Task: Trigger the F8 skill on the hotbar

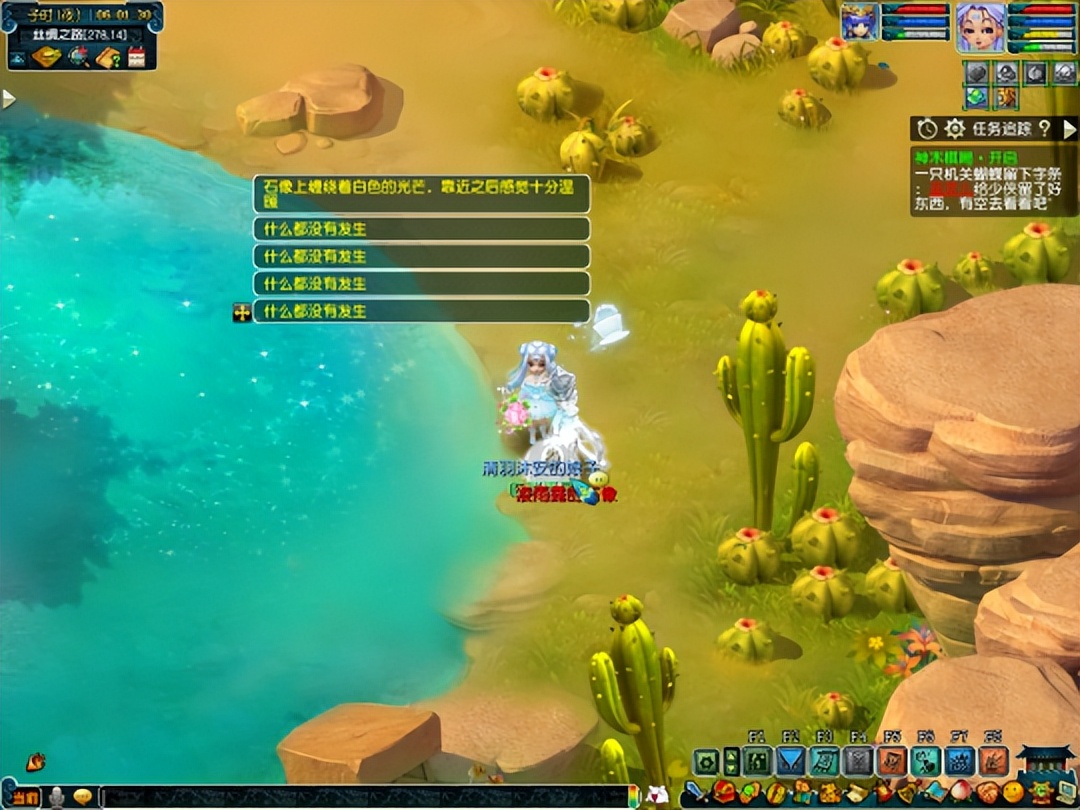Action: (993, 762)
